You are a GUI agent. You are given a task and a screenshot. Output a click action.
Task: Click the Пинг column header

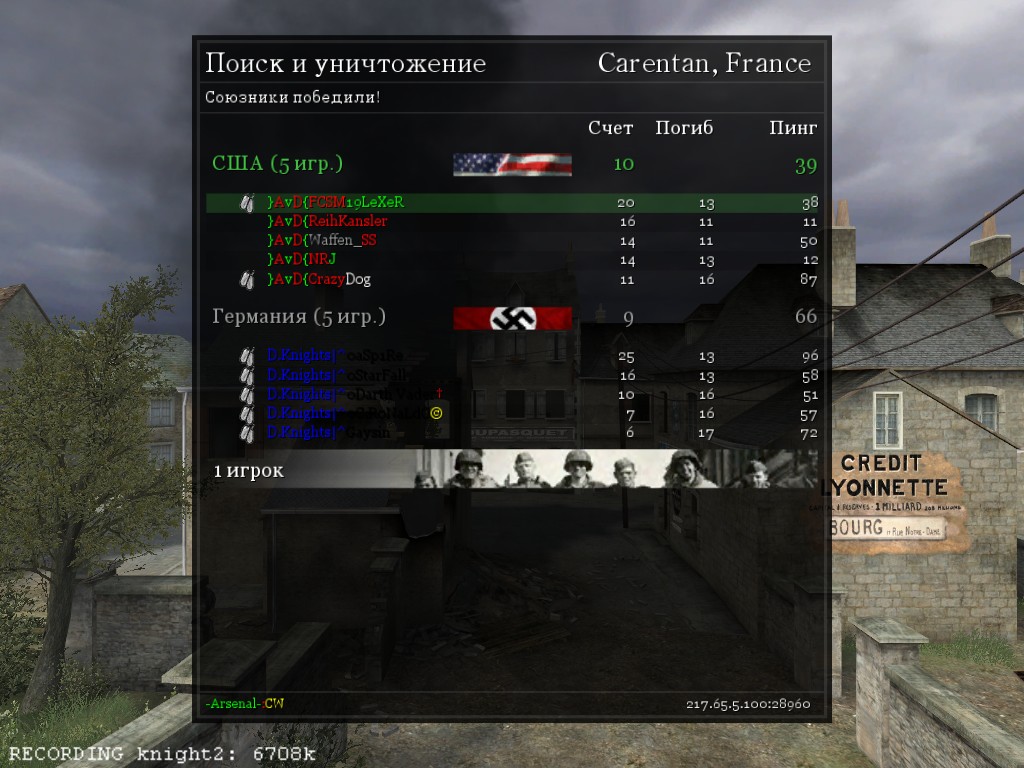point(793,128)
